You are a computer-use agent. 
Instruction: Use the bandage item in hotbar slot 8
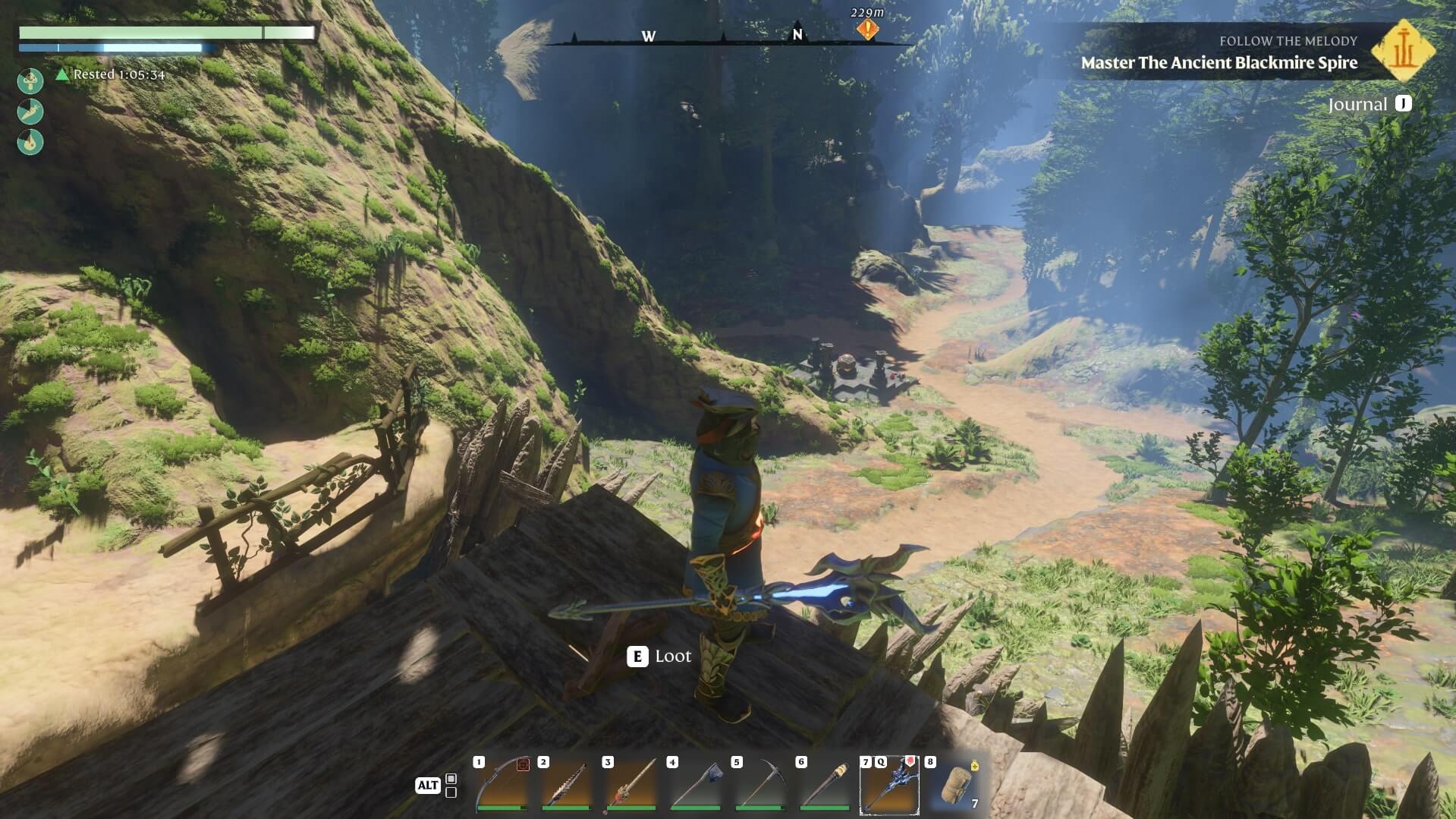tap(954, 785)
